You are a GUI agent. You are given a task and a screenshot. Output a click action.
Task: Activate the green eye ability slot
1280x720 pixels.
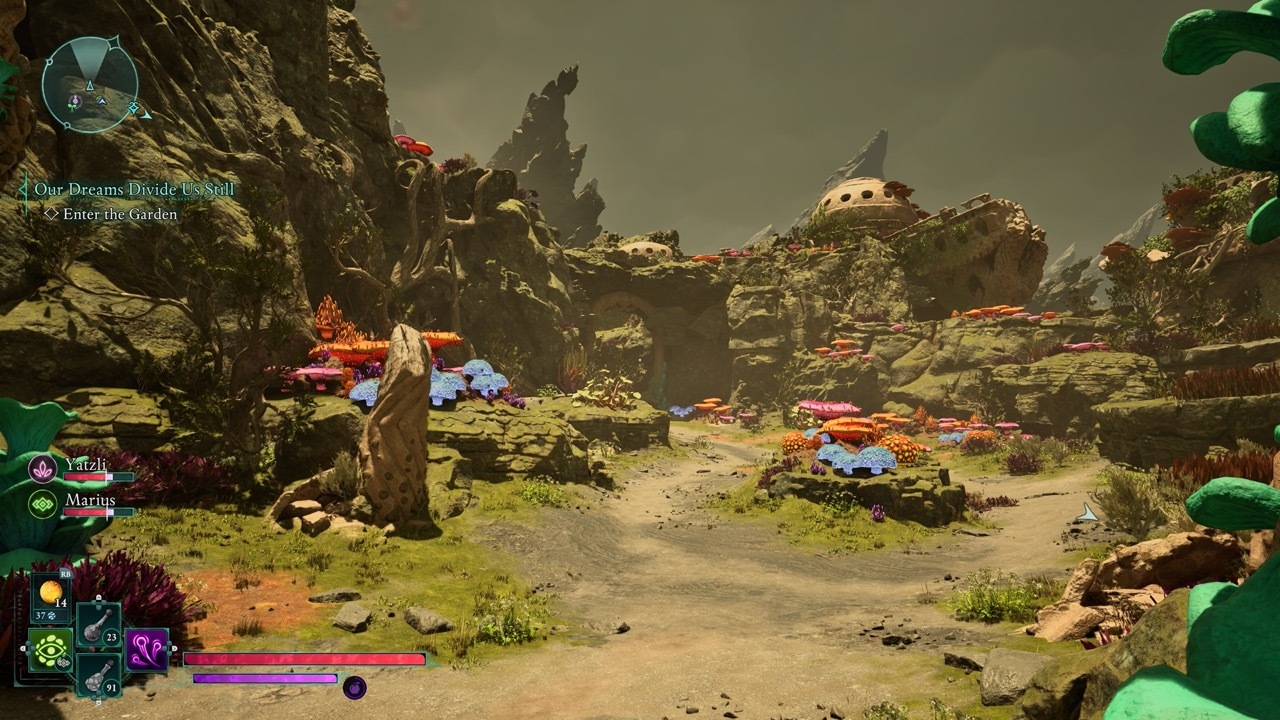click(50, 650)
